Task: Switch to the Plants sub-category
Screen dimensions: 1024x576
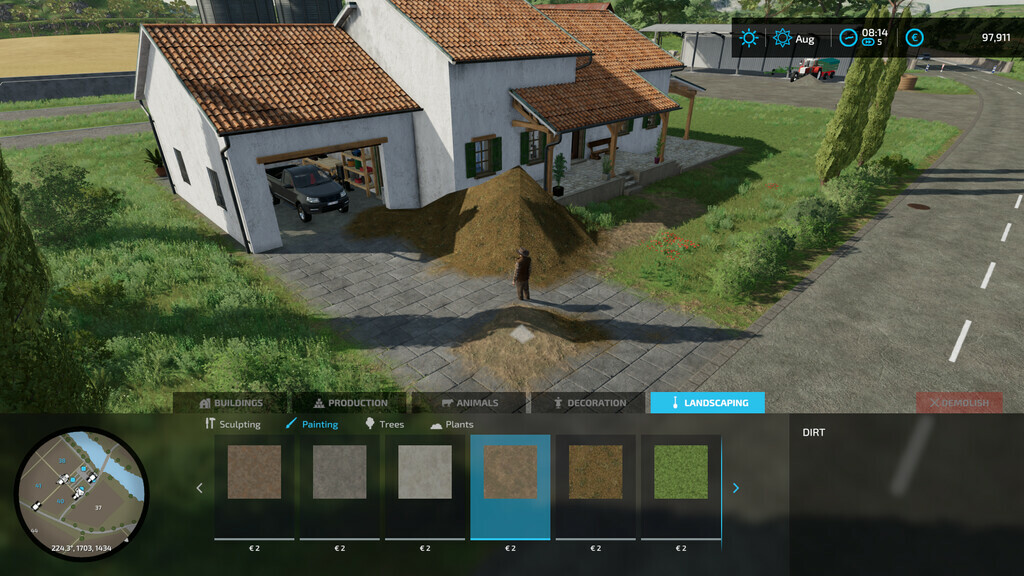Action: click(x=452, y=424)
